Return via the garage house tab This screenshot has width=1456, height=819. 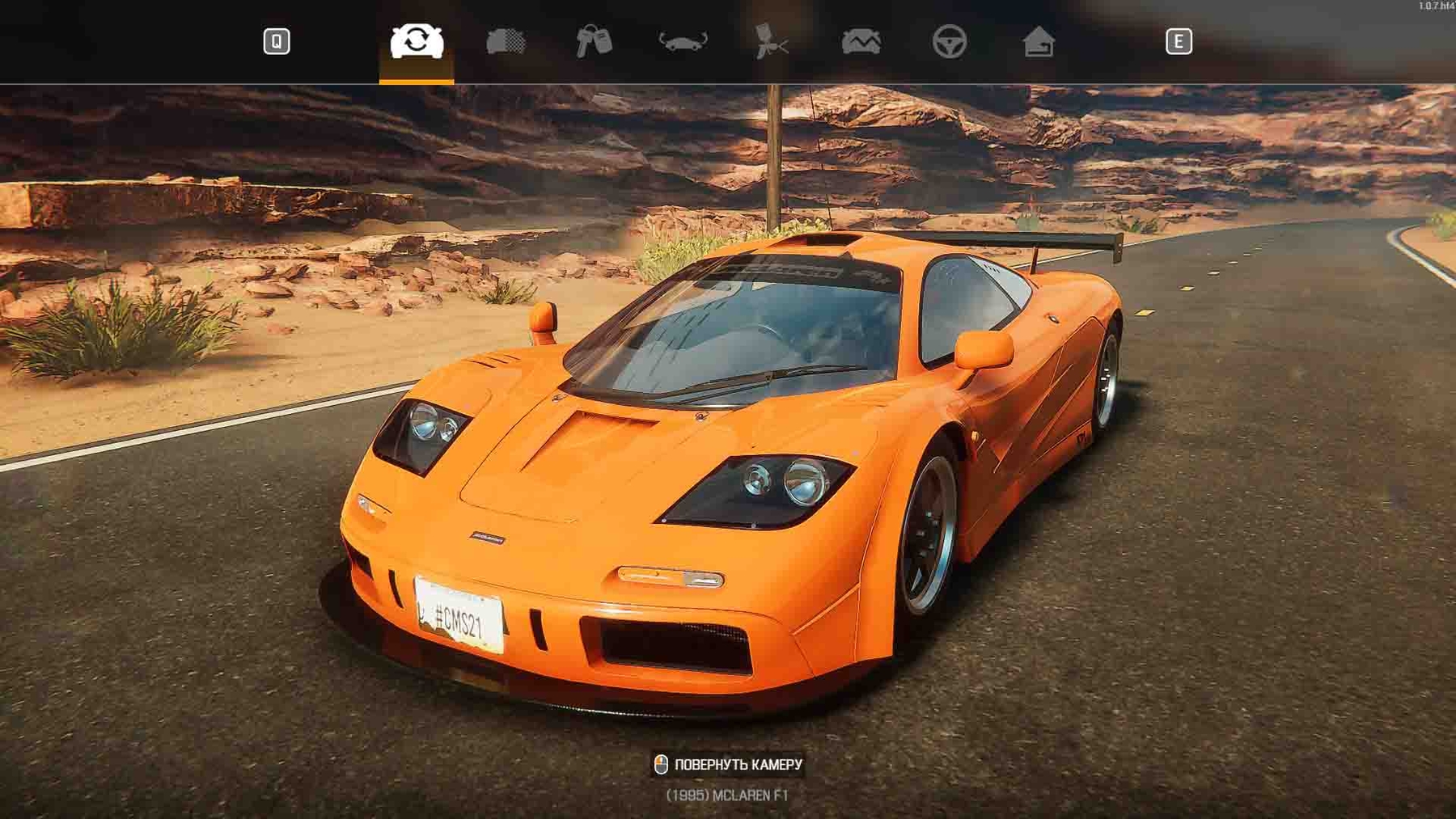pos(1038,41)
